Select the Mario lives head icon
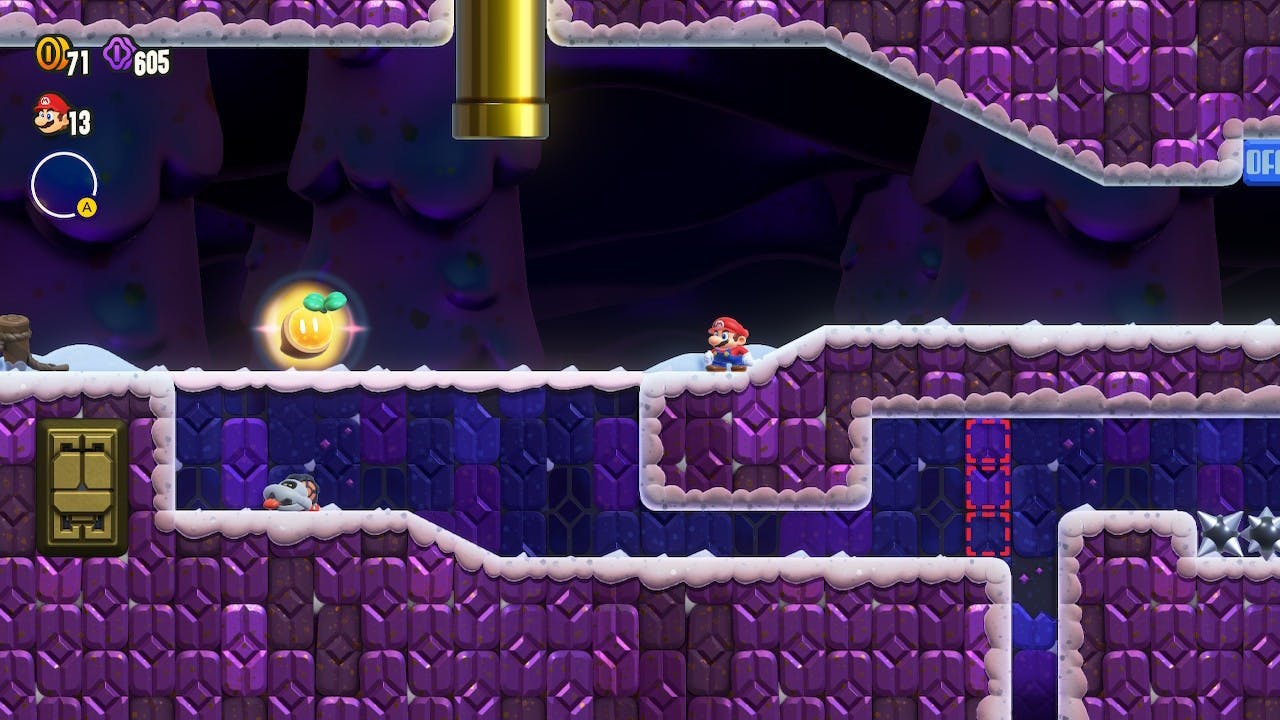 (50, 114)
